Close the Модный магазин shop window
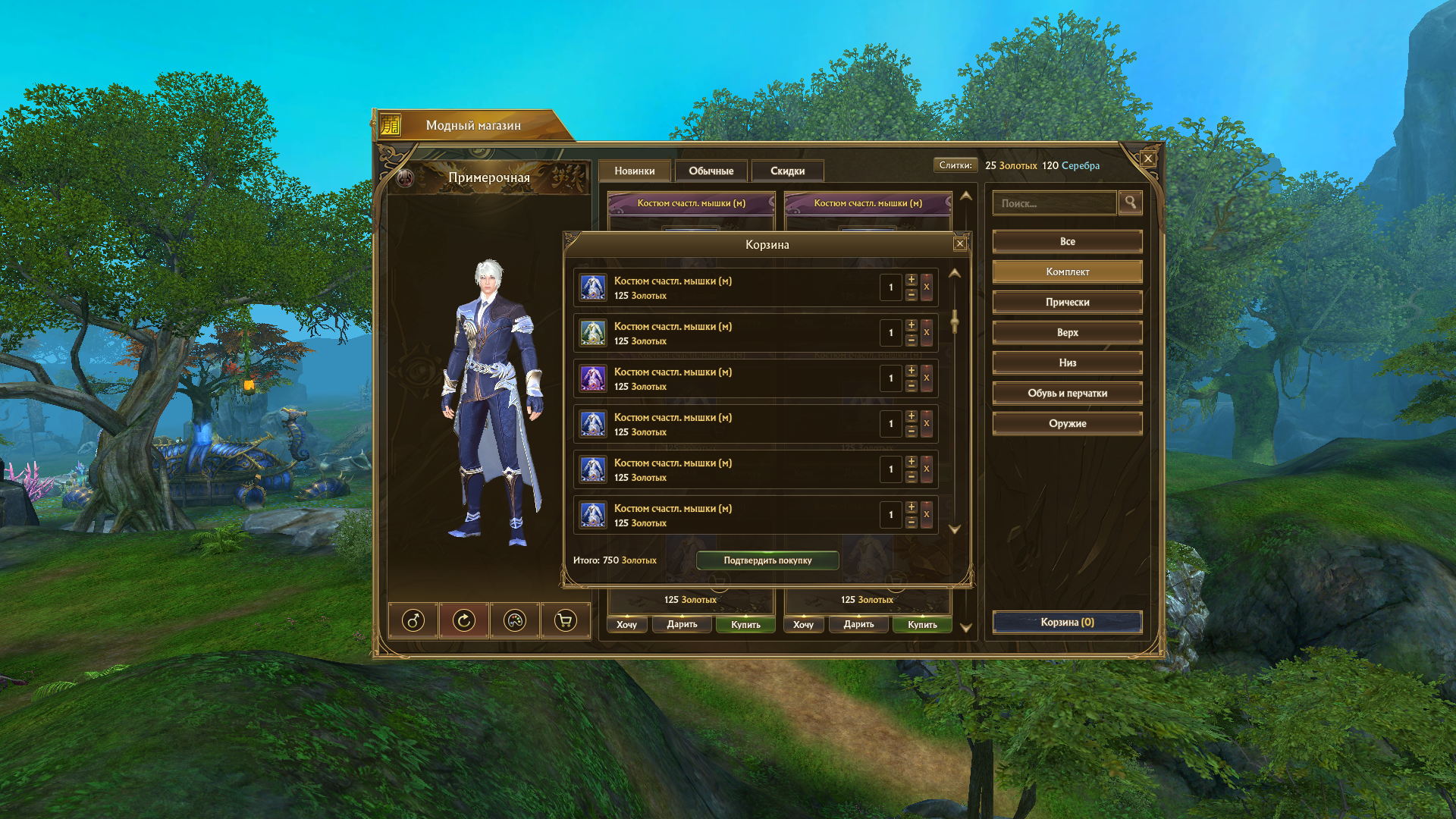 pos(1148,158)
